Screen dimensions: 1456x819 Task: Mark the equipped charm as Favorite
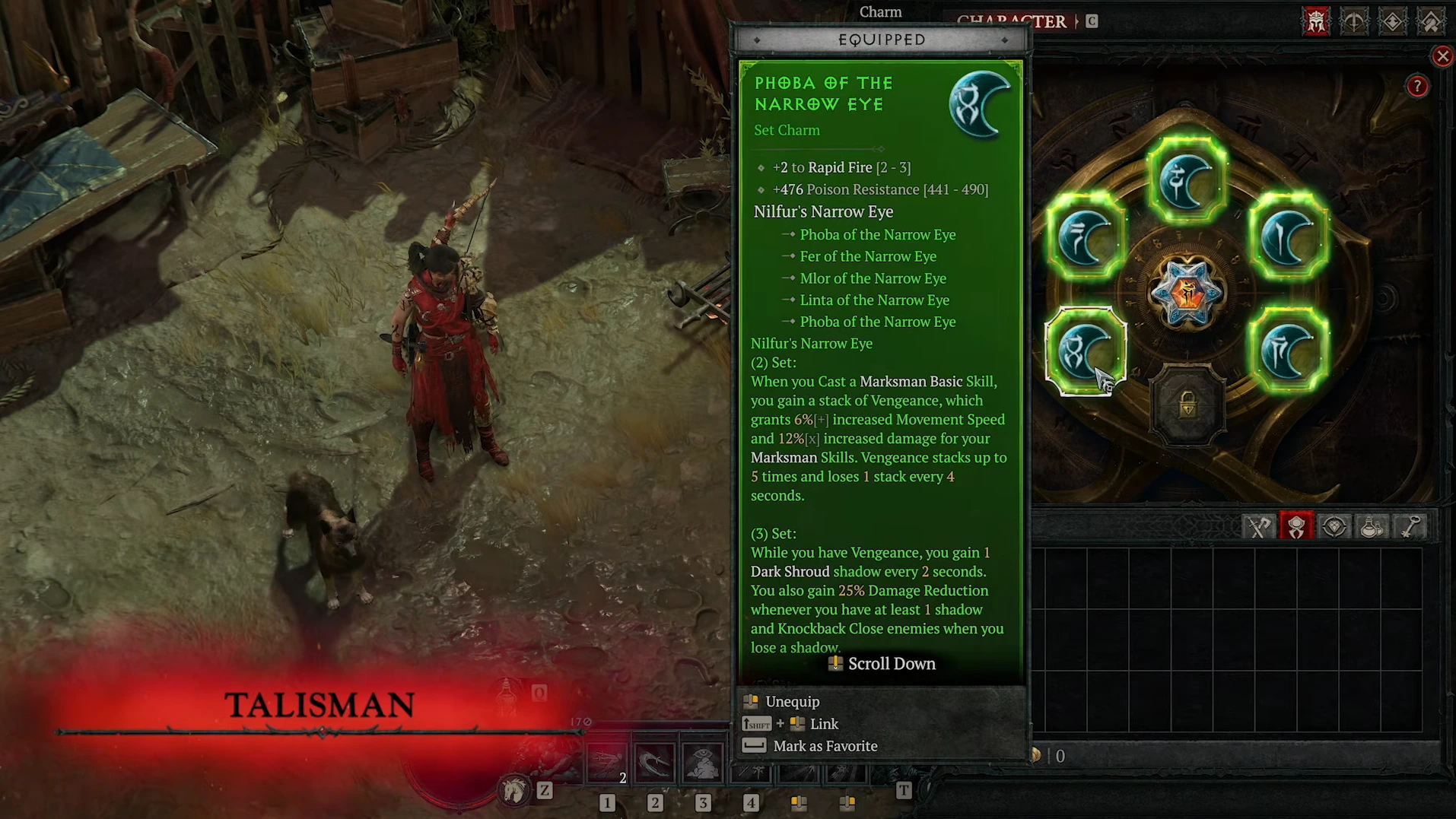pyautogui.click(x=825, y=746)
